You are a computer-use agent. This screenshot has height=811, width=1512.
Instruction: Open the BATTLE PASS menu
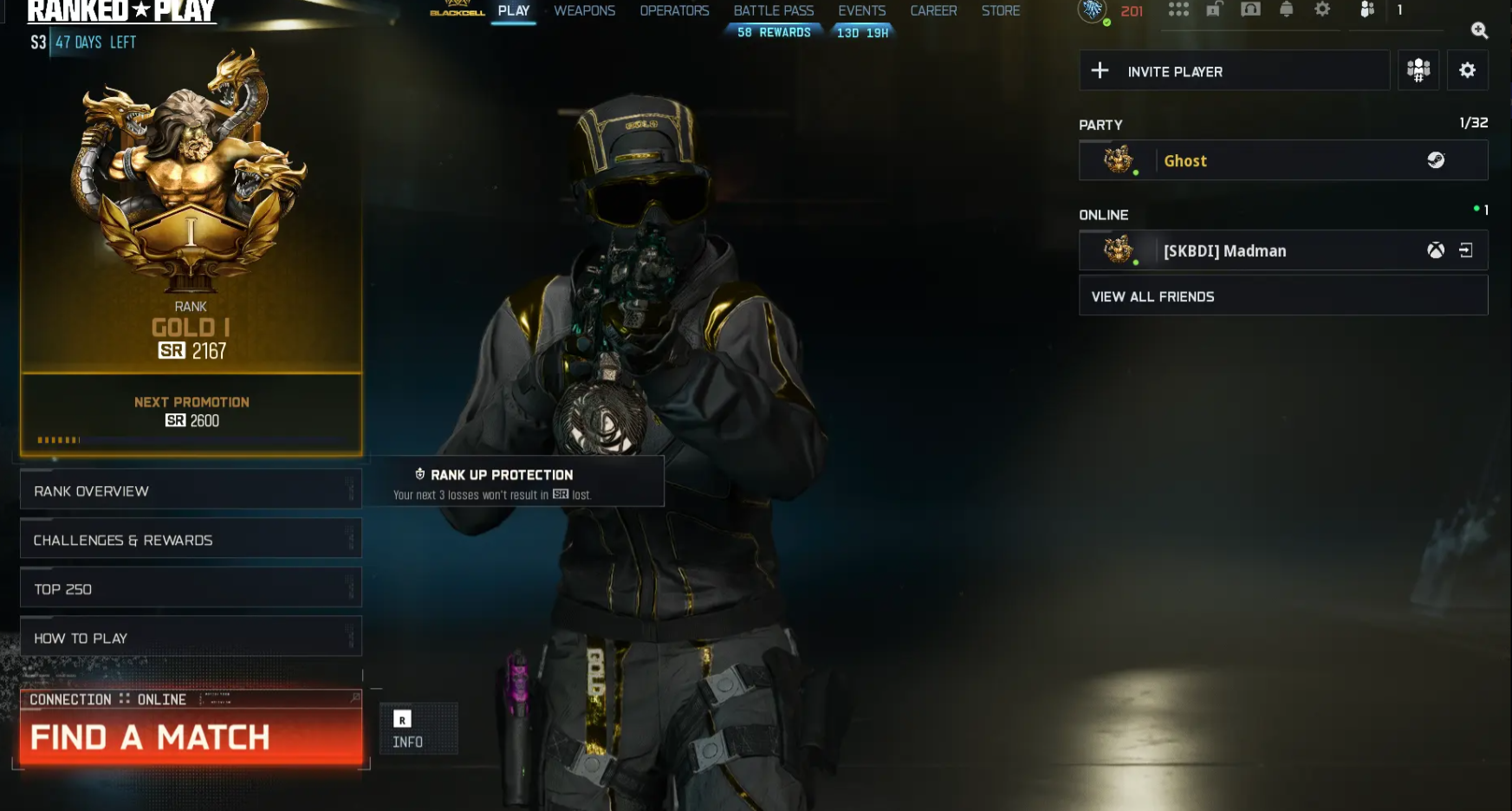pyautogui.click(x=773, y=10)
